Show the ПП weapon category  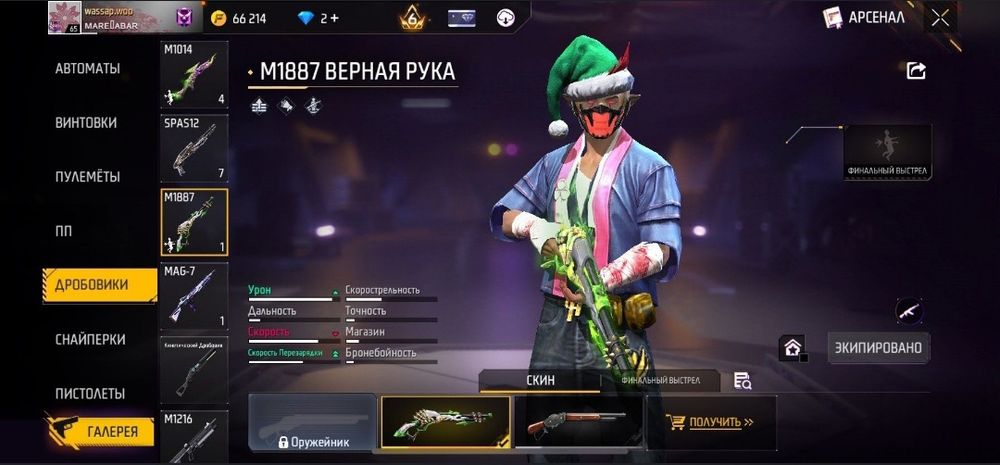pos(63,231)
